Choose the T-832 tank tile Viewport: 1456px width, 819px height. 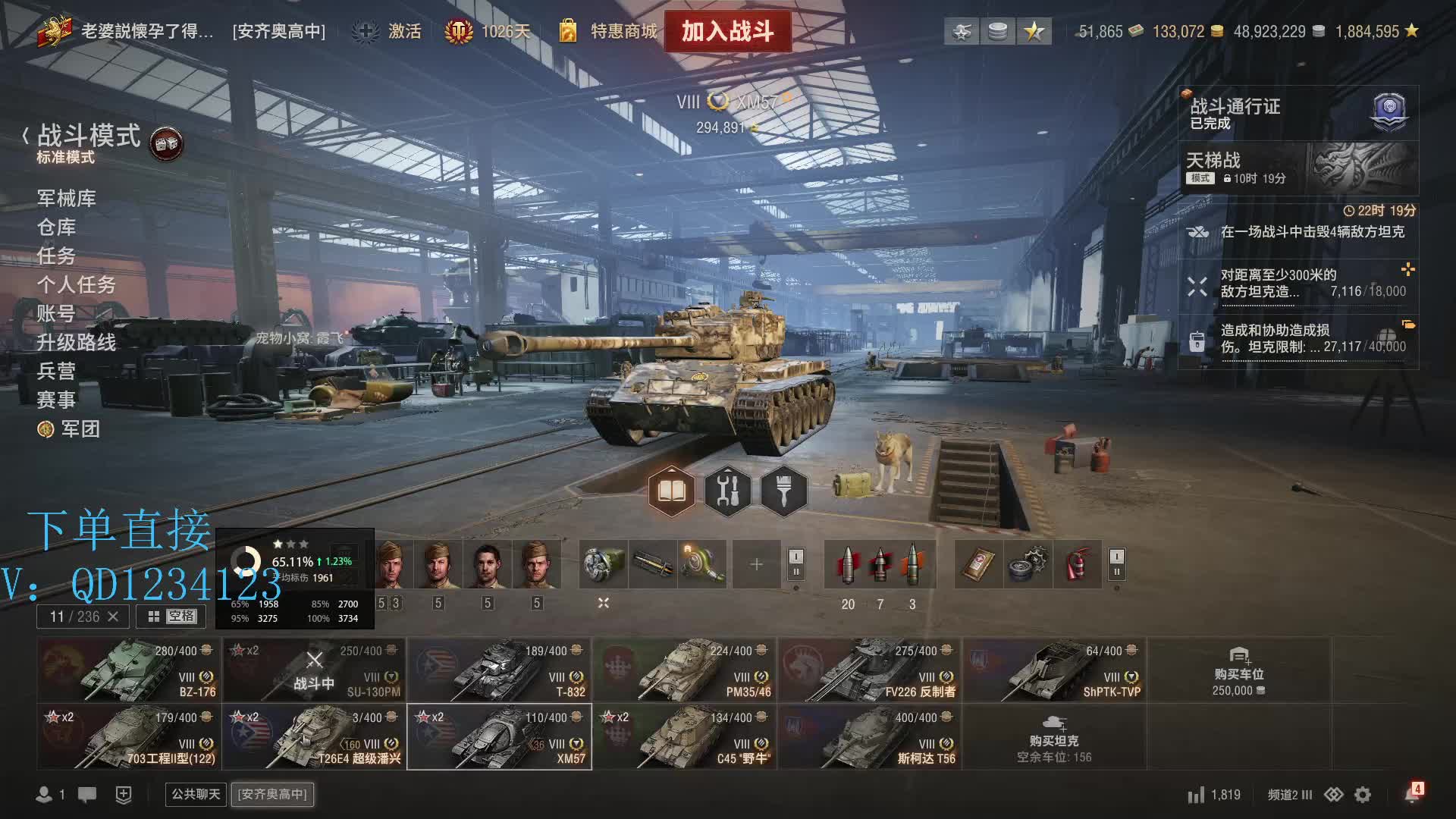tap(499, 670)
